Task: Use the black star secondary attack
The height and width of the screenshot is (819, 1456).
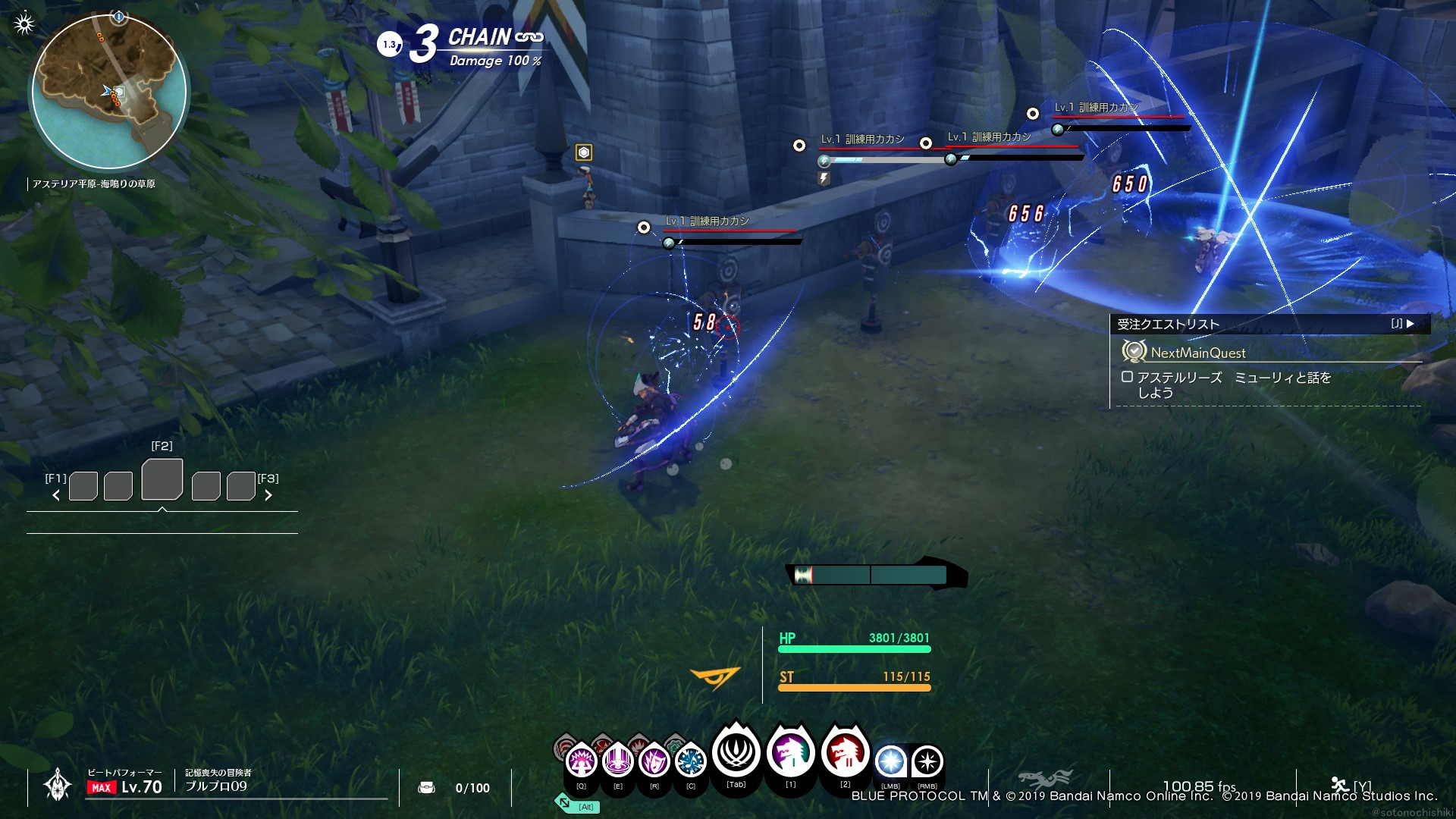Action: click(927, 761)
